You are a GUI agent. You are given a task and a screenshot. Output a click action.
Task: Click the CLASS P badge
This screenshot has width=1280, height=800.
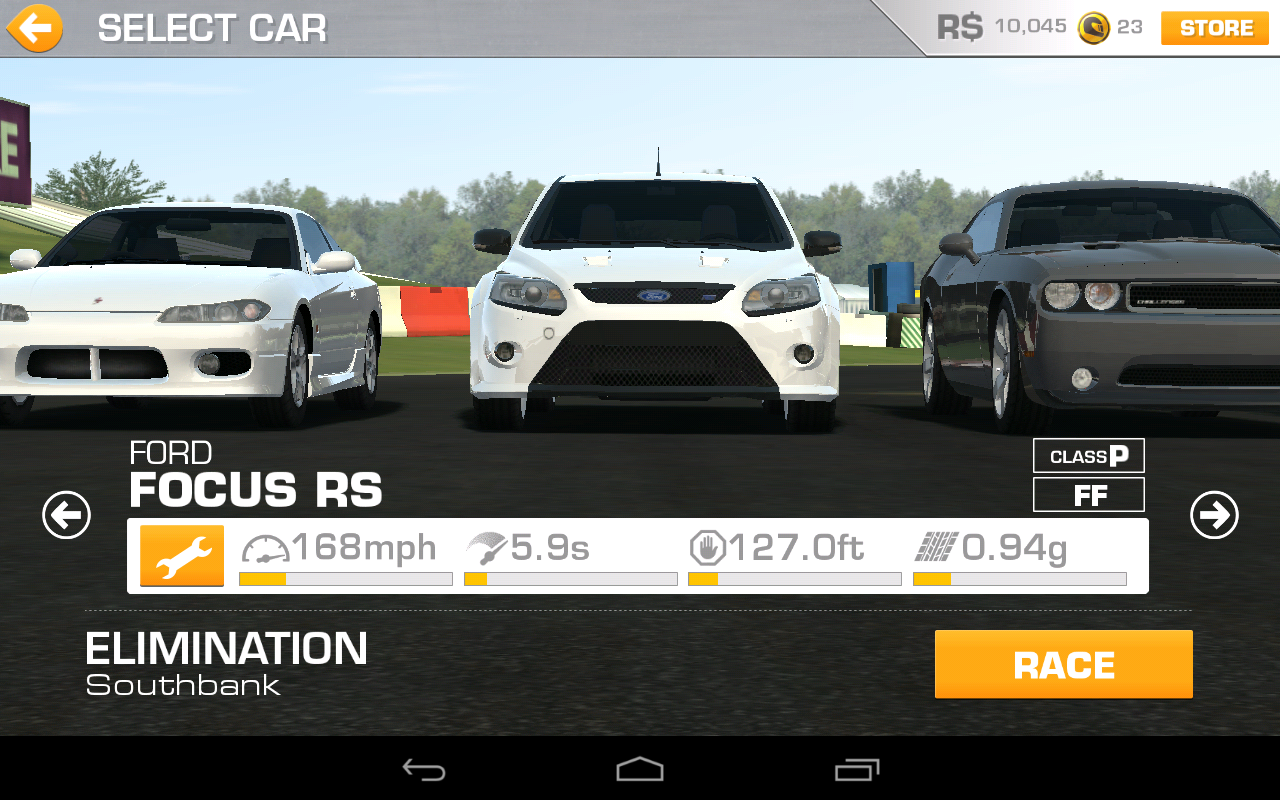[x=1088, y=456]
